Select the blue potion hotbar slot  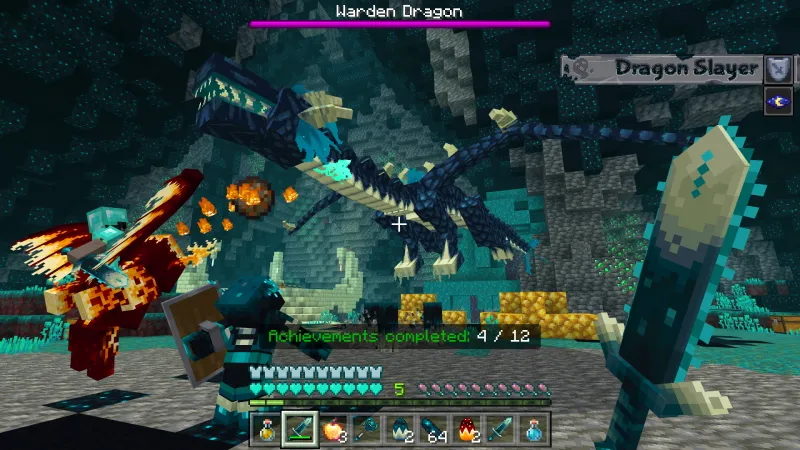pyautogui.click(x=534, y=430)
